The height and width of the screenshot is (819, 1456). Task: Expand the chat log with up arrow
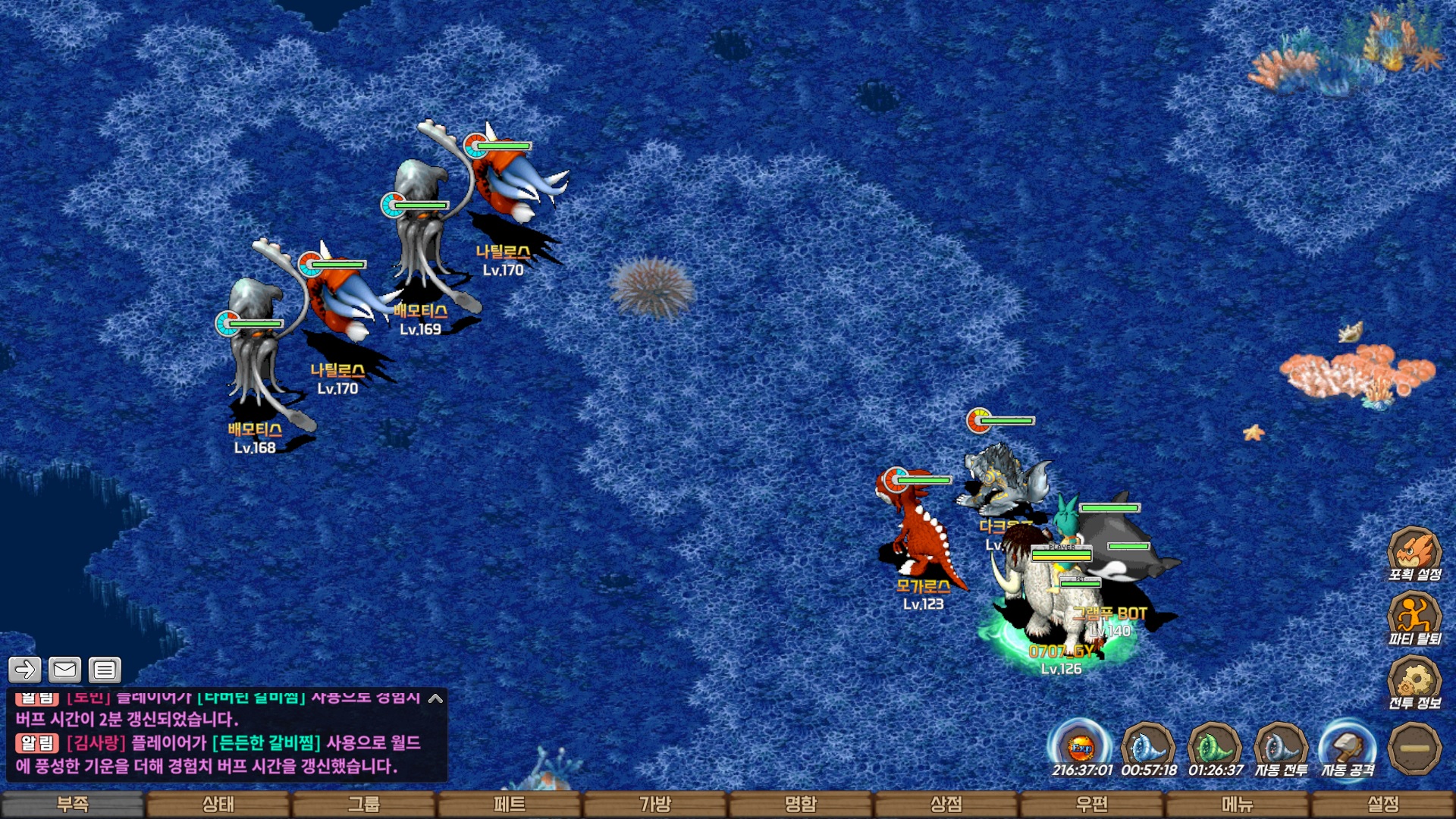pyautogui.click(x=435, y=698)
